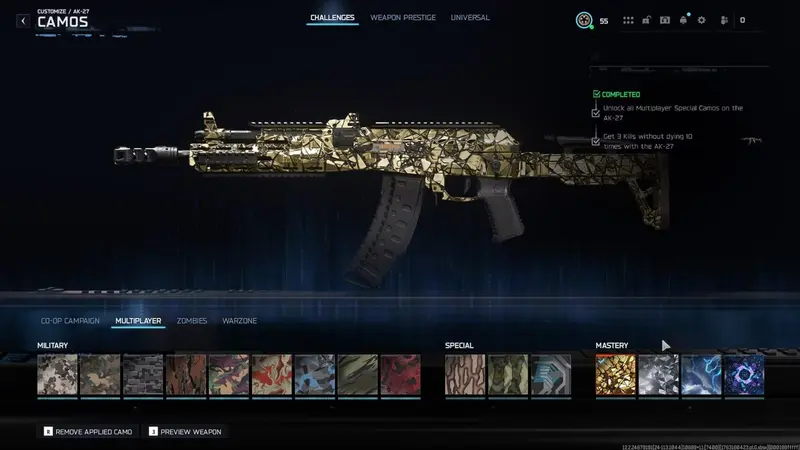Select the Challenges tab
The height and width of the screenshot is (450, 800).
click(x=332, y=18)
